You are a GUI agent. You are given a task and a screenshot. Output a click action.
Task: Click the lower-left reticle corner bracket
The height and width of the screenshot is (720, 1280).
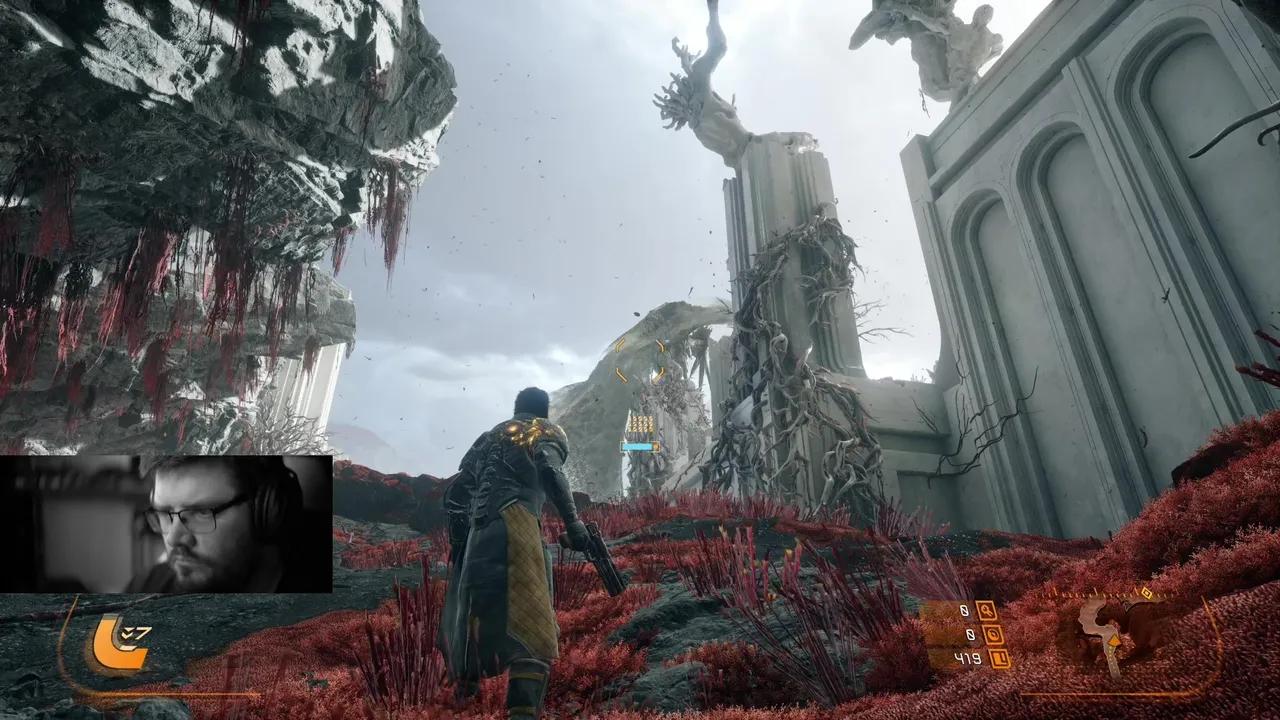(621, 374)
